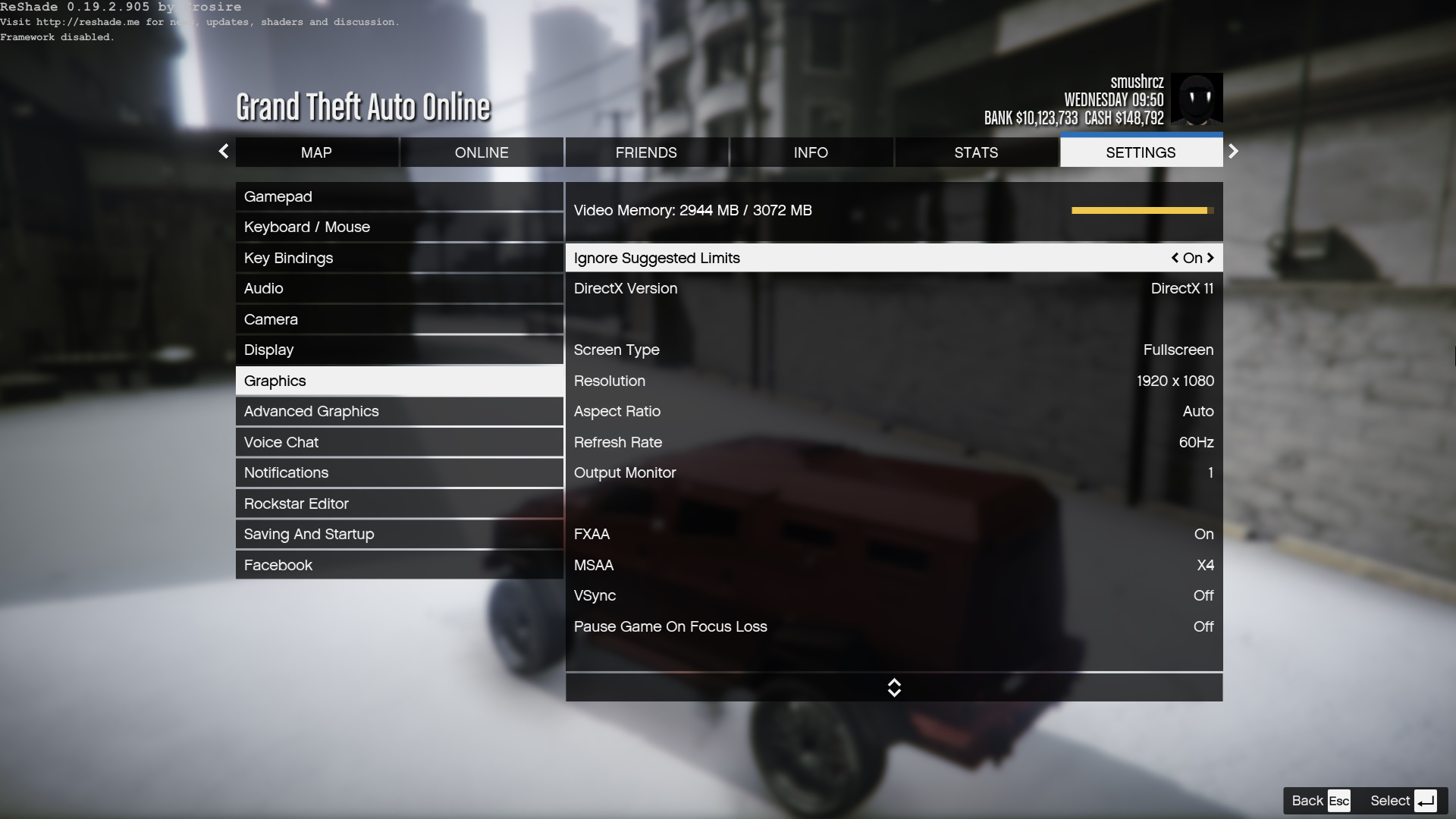Show the STATS tab
Viewport: 1456px width, 819px height.
(976, 152)
